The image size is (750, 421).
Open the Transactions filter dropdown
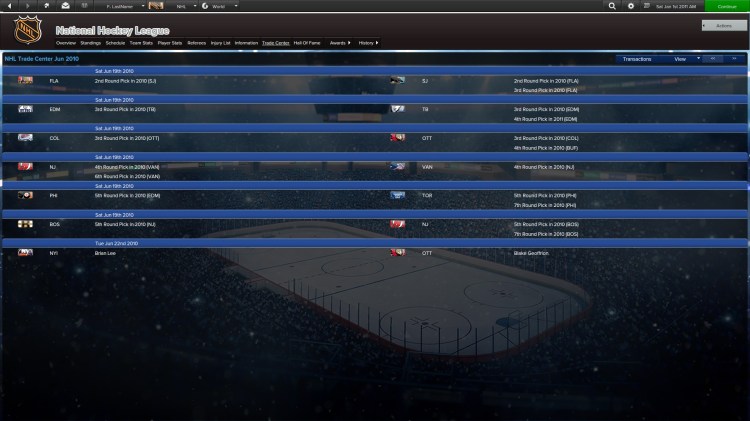tap(639, 59)
